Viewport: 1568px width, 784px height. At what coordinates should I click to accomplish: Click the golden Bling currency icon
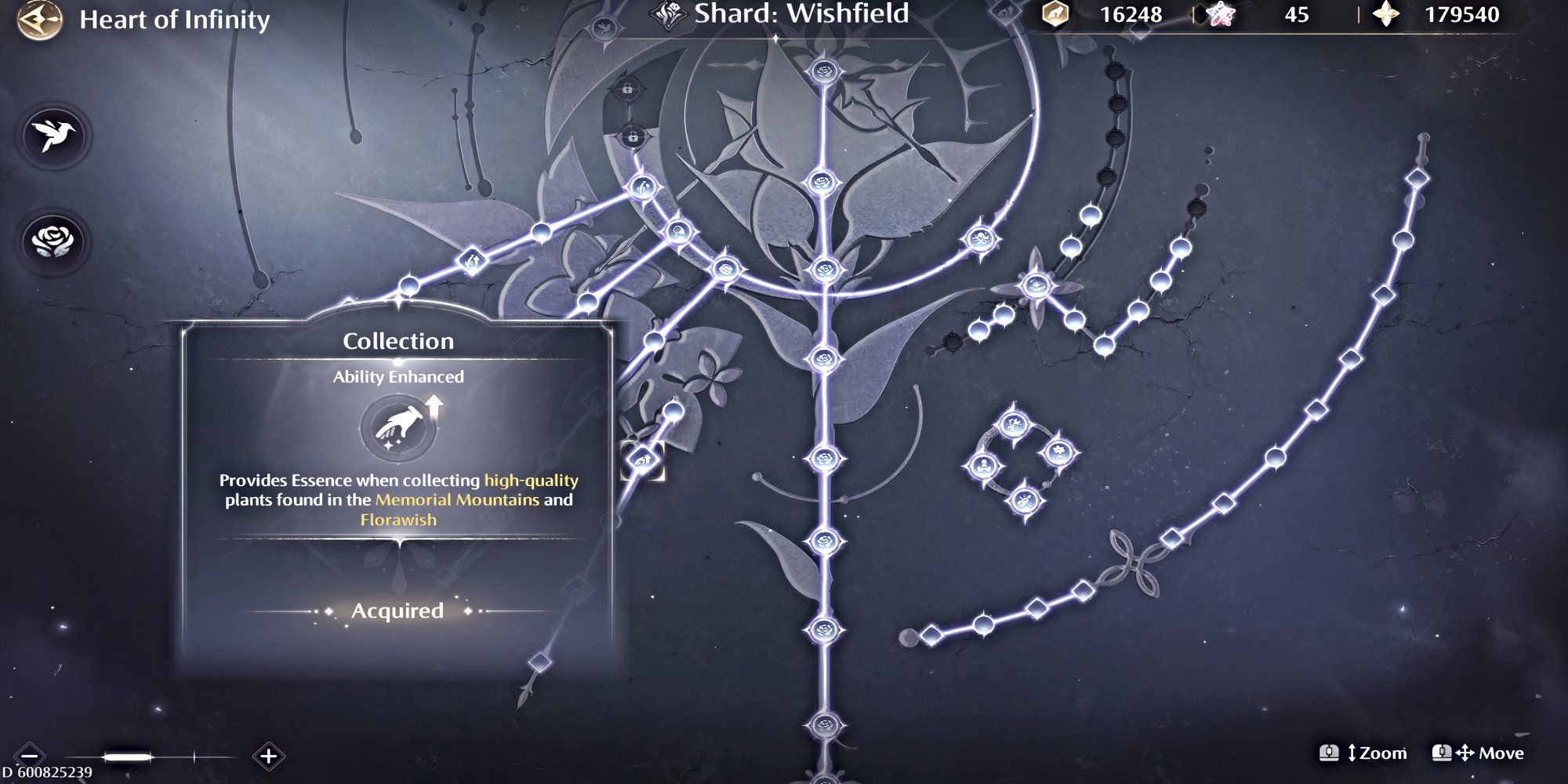point(1054,14)
